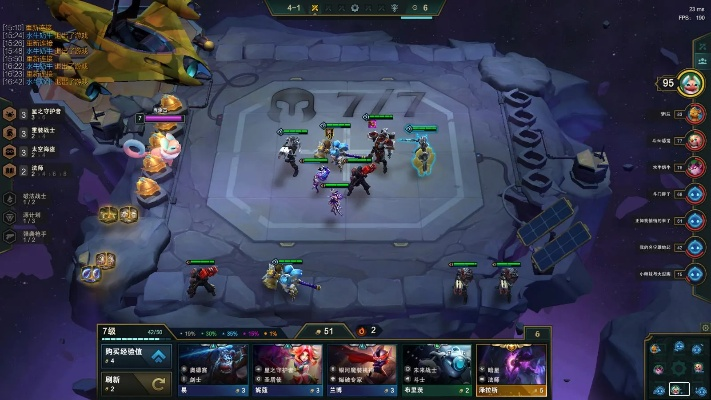Screen dimensions: 711x400
Task: Select the top player portrait with 95 health
Action: pos(691,84)
